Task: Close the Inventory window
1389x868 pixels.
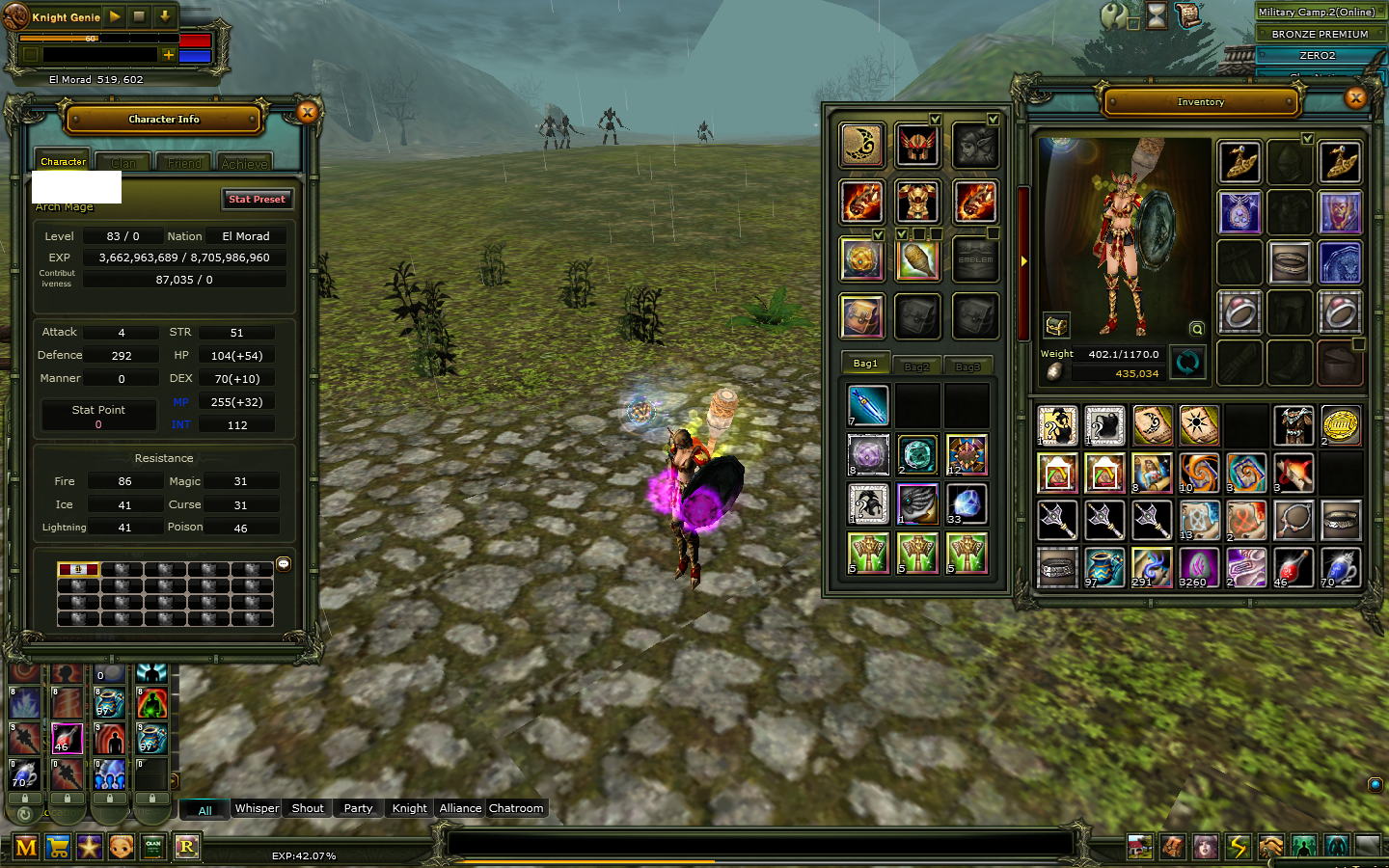Action: click(1355, 97)
